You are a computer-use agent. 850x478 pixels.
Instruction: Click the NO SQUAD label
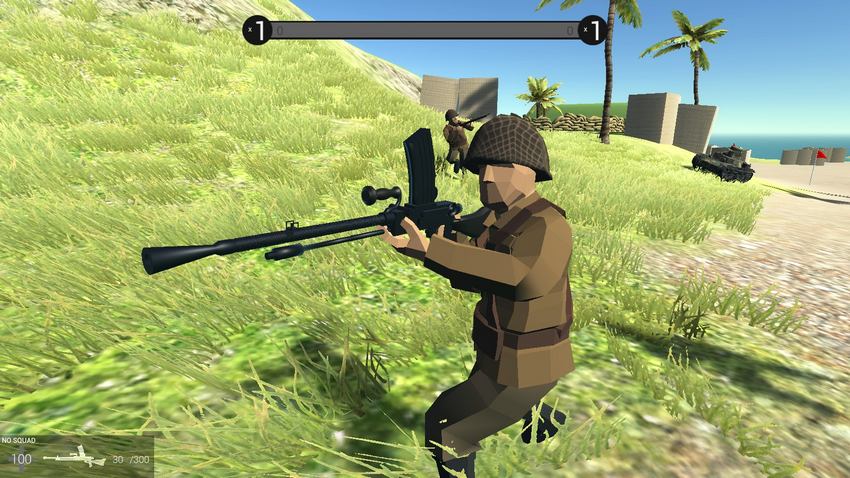[x=17, y=440]
